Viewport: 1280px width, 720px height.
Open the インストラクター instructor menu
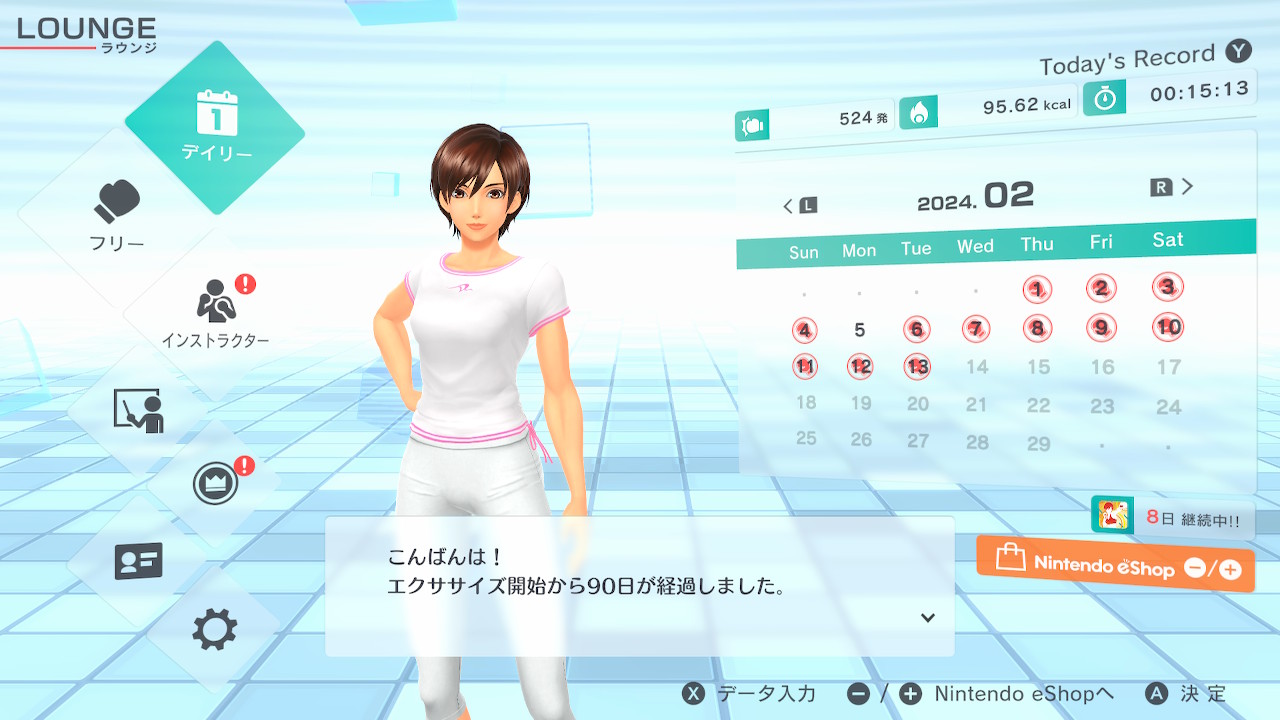[x=216, y=311]
